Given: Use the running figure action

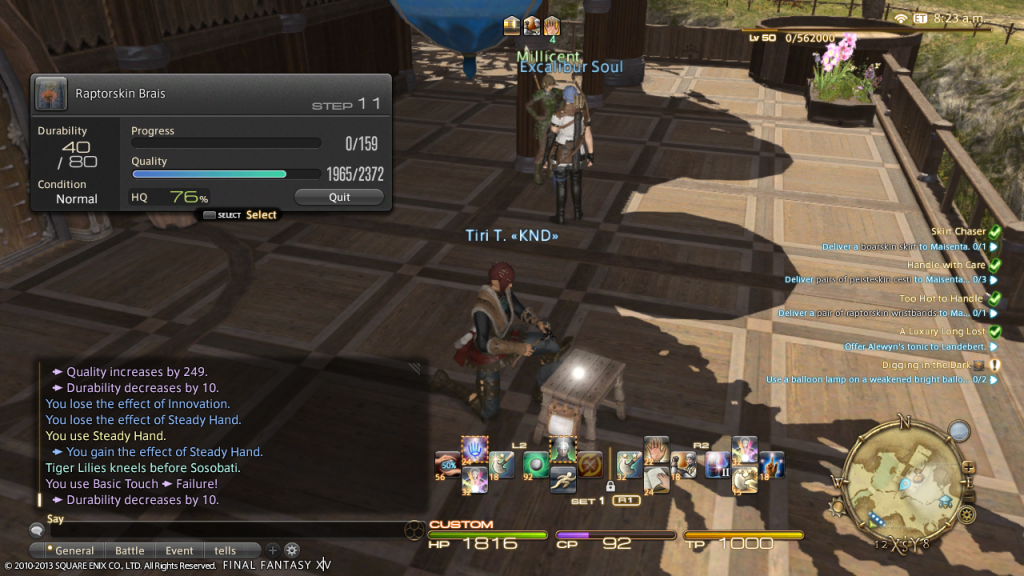Looking at the screenshot, I should (564, 479).
